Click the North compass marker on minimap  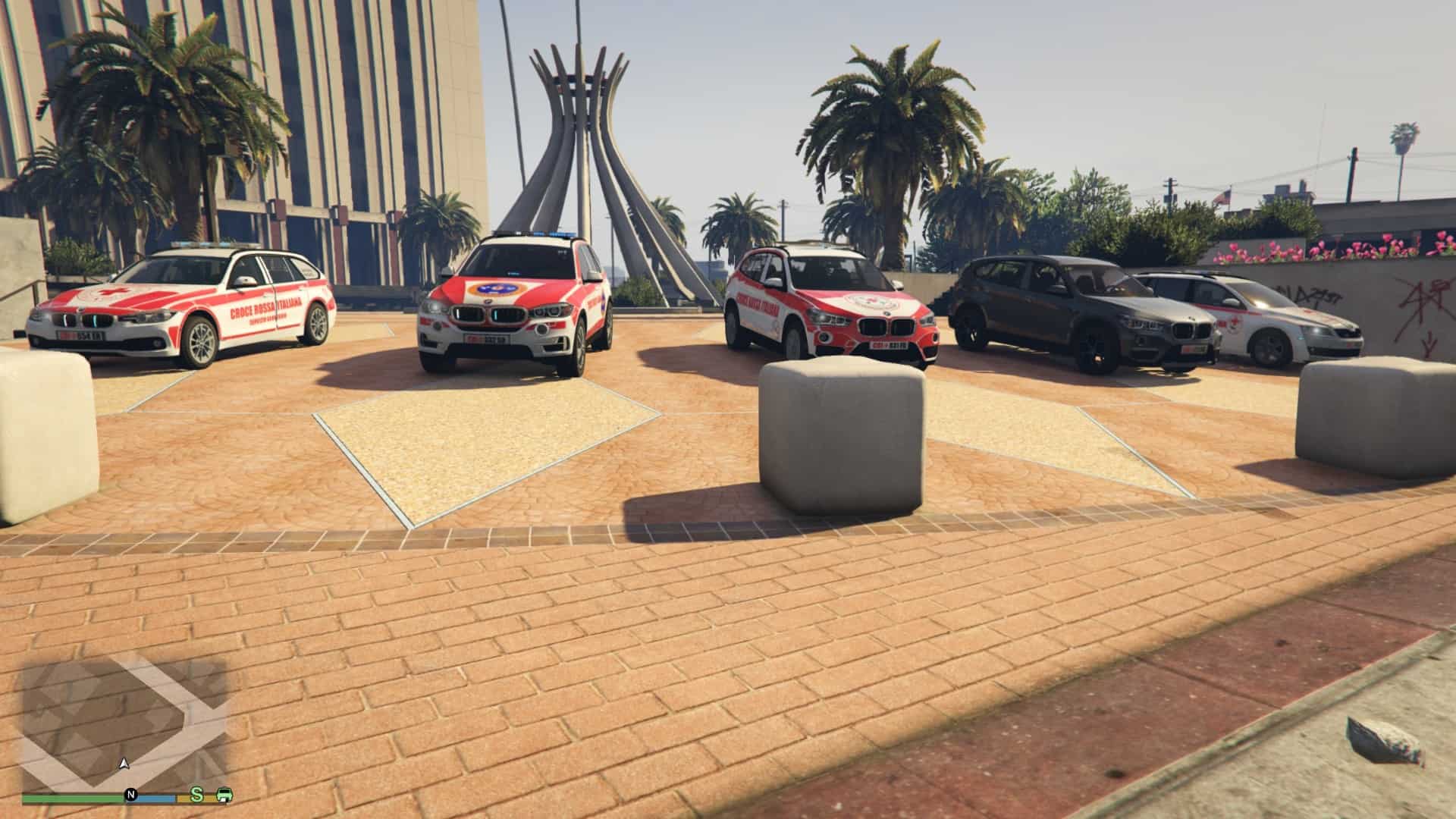pyautogui.click(x=130, y=795)
